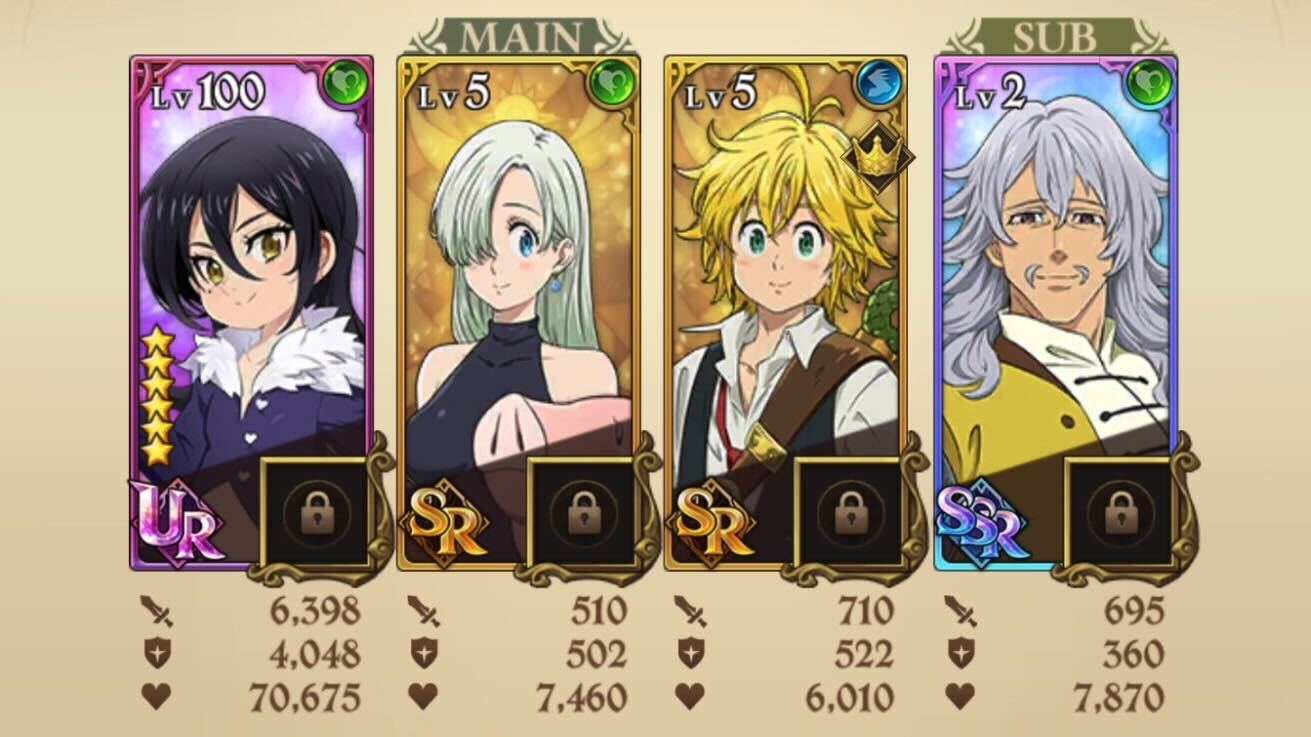Tap the locked slot on the SSR card

coord(1118,513)
